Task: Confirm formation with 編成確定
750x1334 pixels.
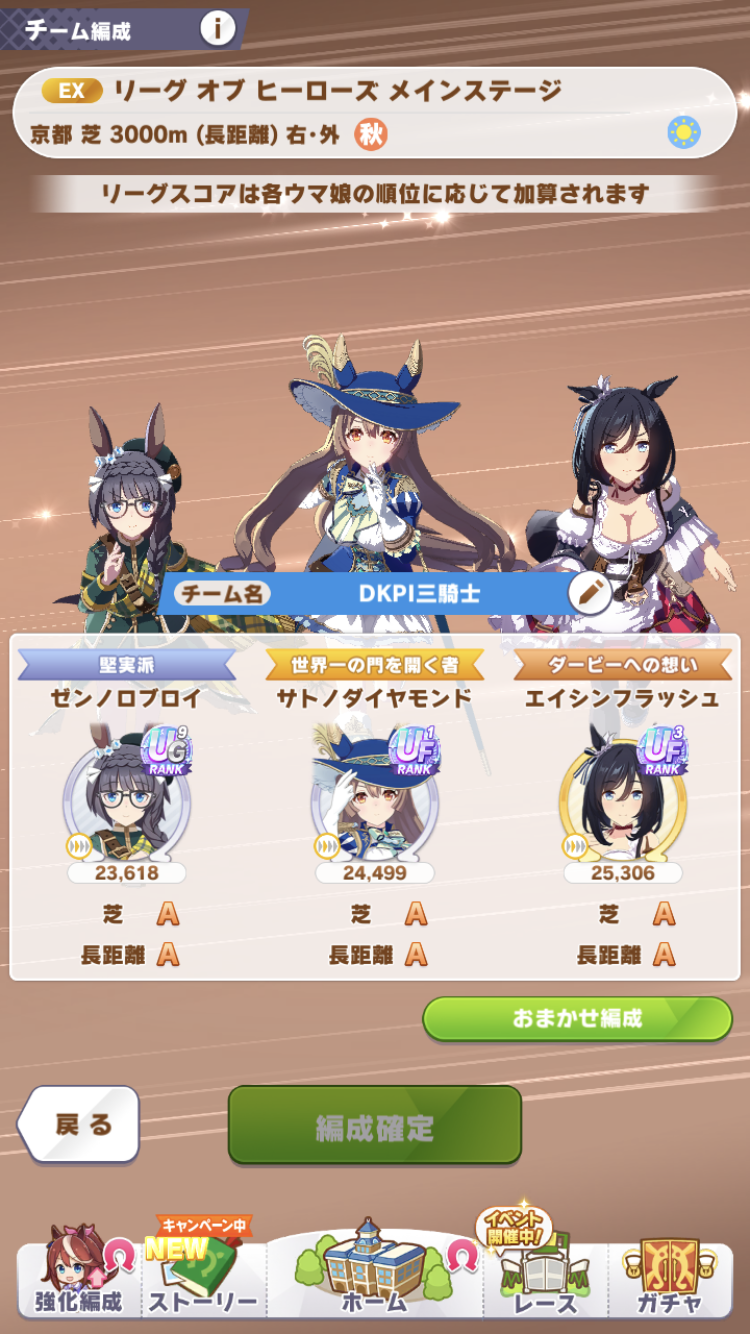Action: coord(374,1125)
